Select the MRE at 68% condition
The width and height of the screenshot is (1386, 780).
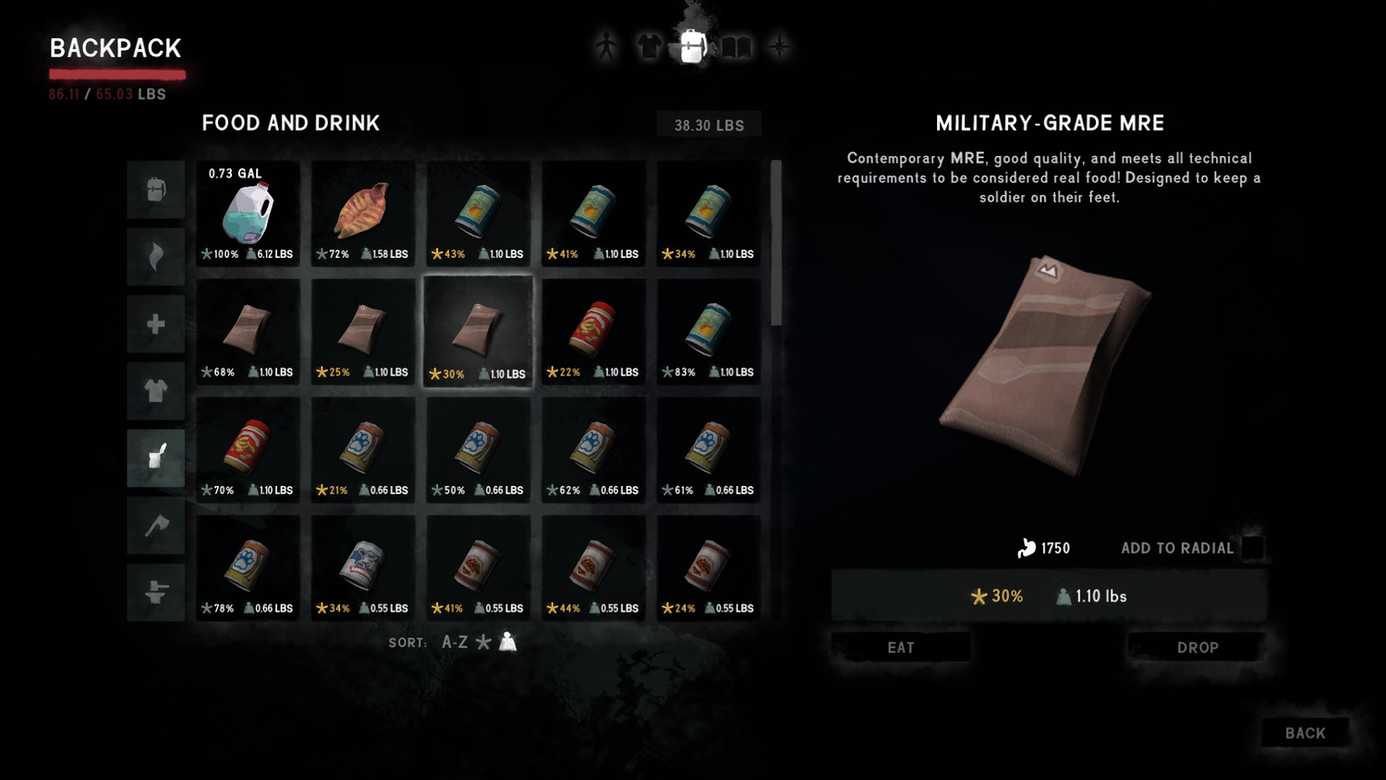point(248,332)
